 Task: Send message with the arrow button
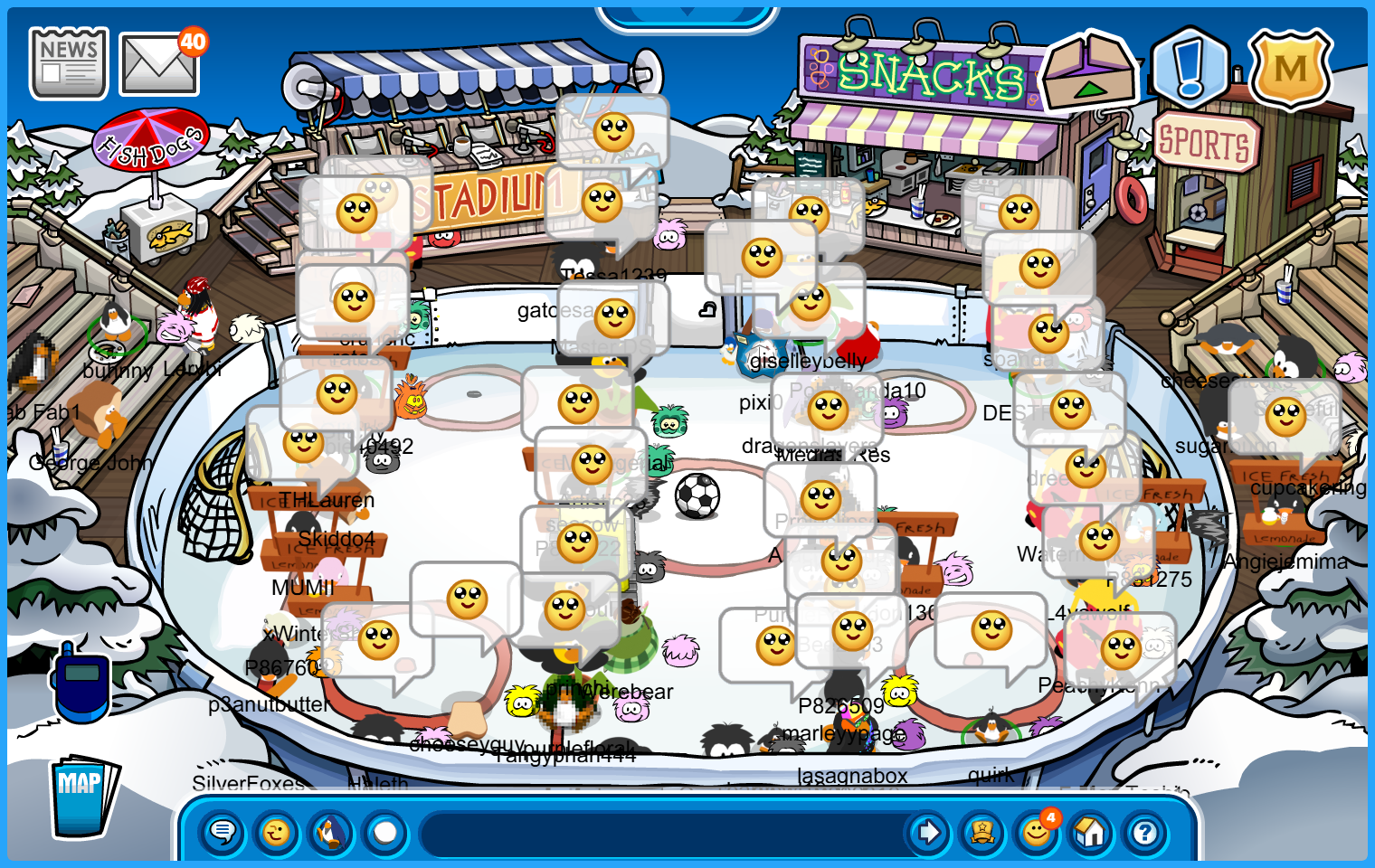tap(928, 832)
